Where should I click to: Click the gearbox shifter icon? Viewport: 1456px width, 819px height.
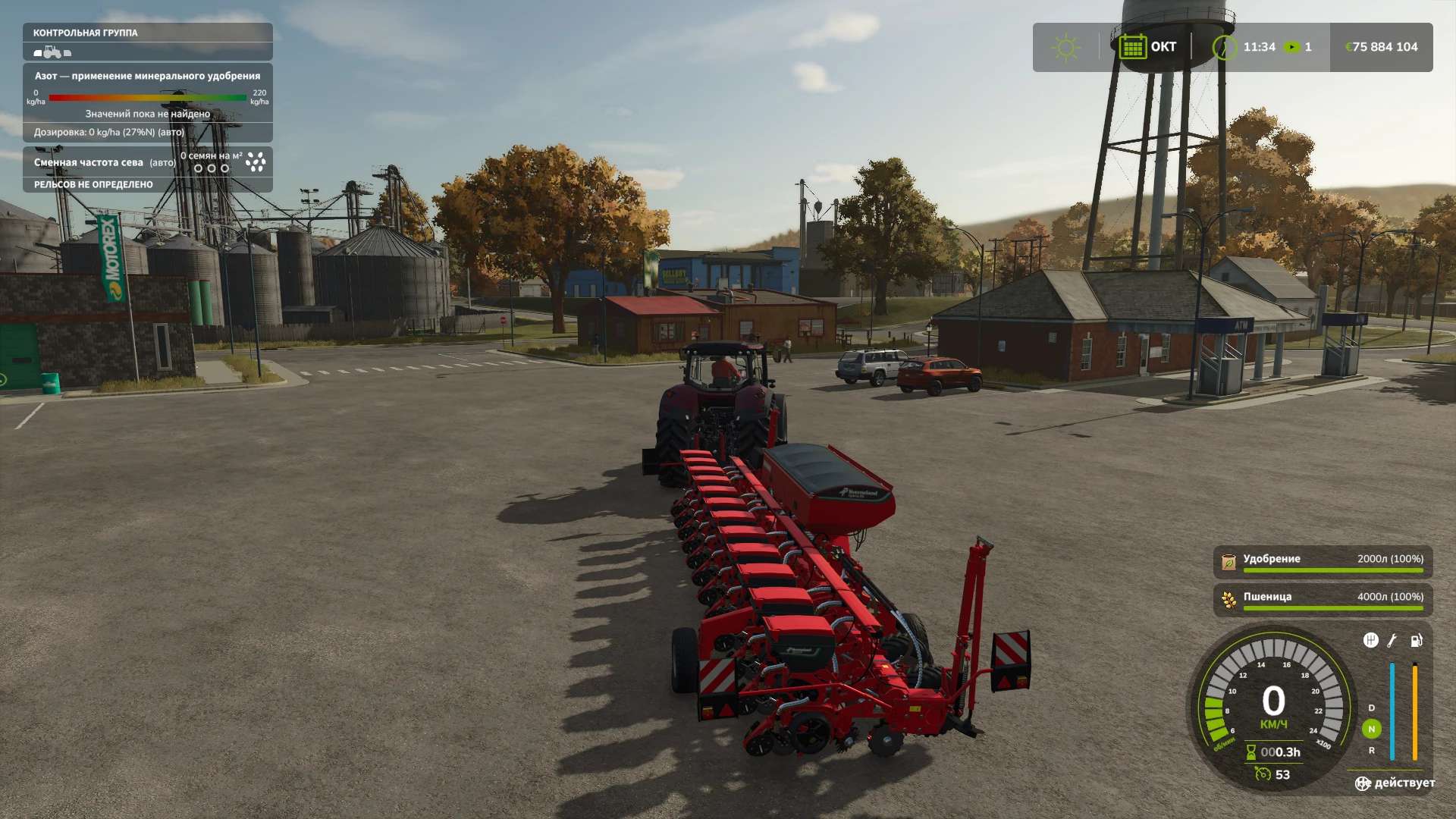click(x=1370, y=641)
